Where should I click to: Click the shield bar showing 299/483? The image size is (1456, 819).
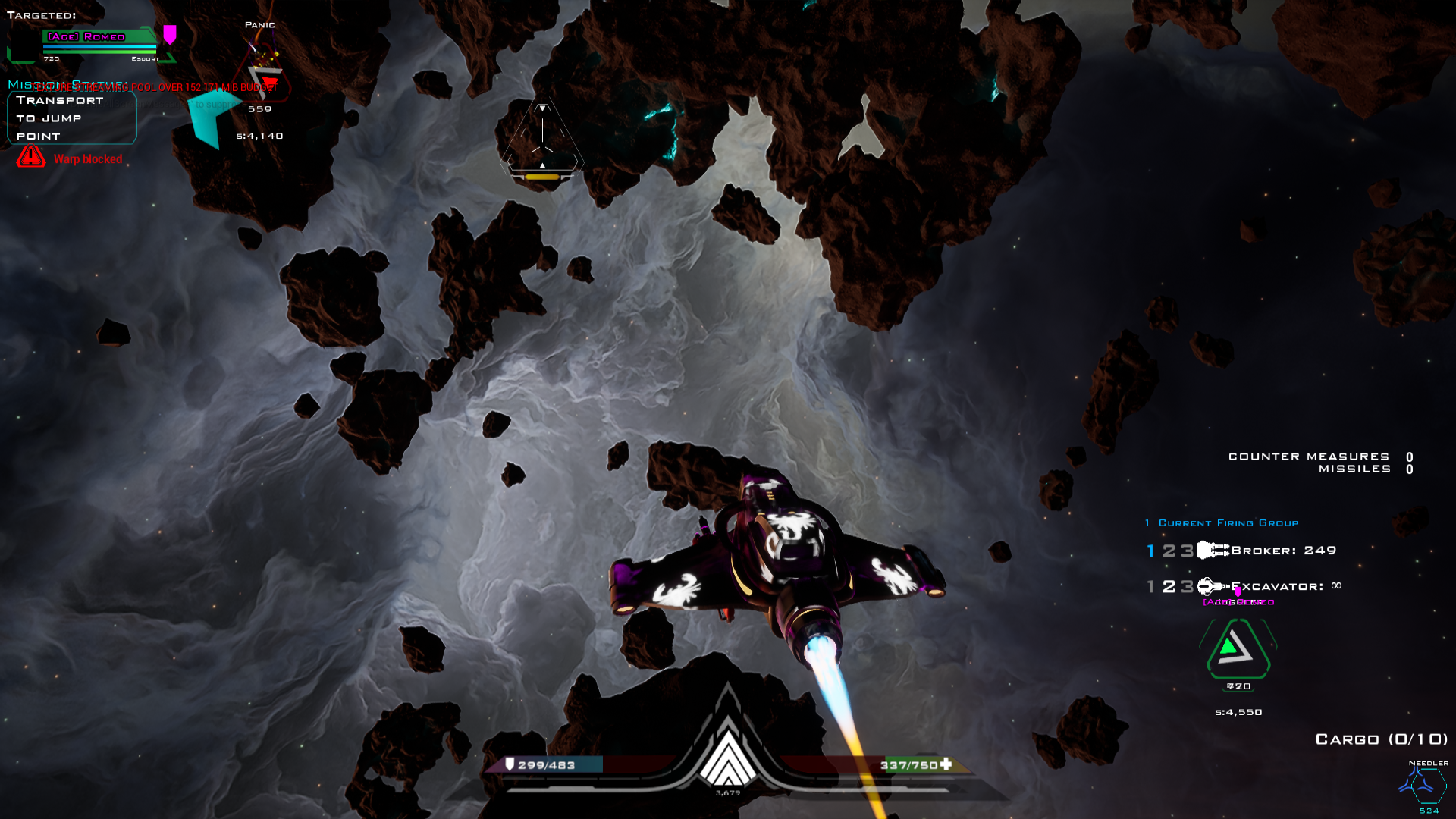546,766
